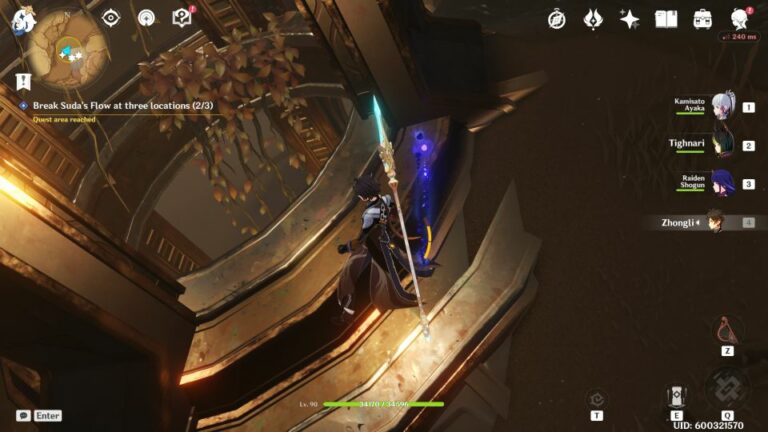Image resolution: width=768 pixels, height=432 pixels.
Task: Switch to Tighnari in party
Action: pyautogui.click(x=722, y=144)
